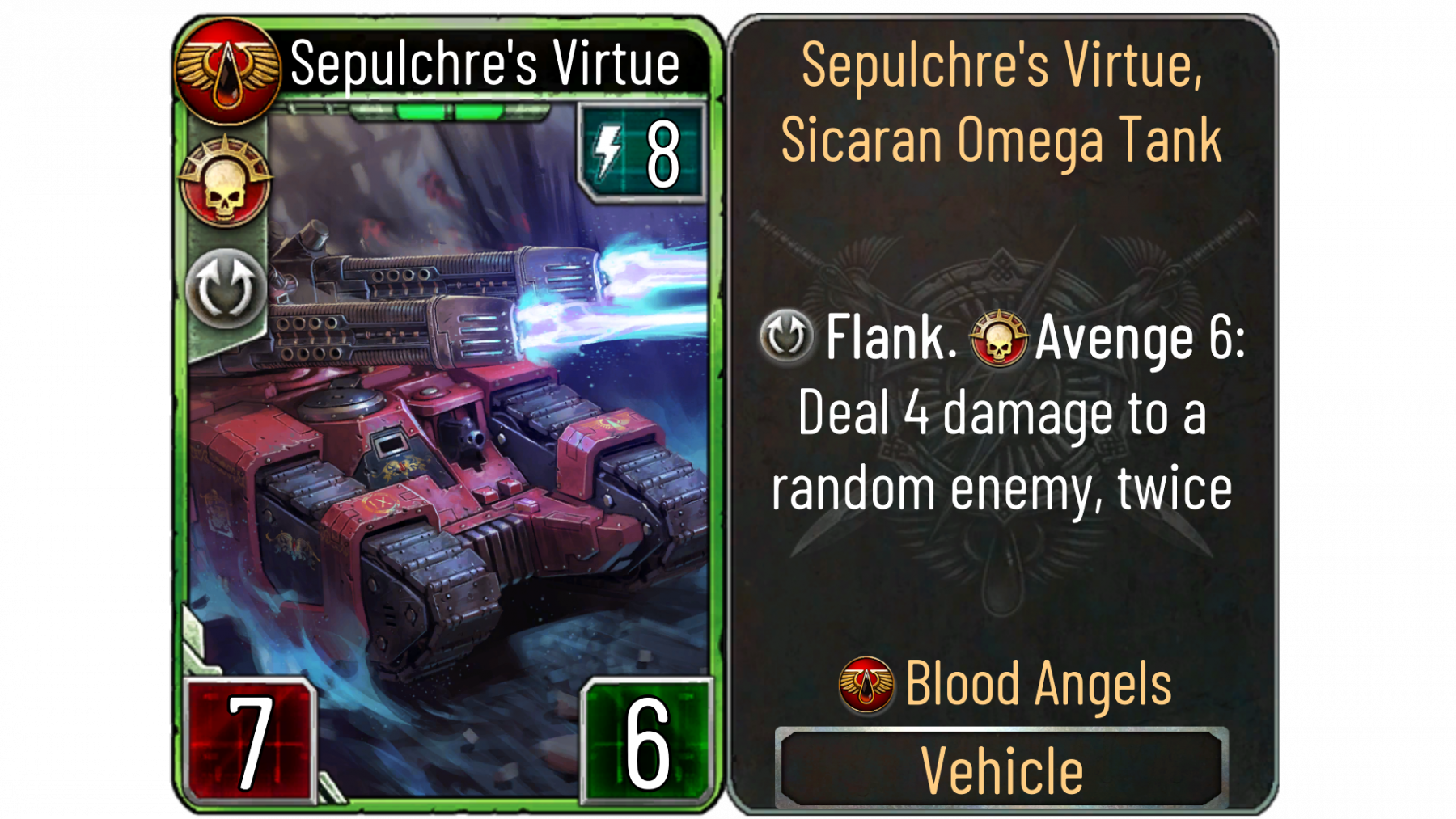Click the Vehicle type tag

click(x=1001, y=769)
